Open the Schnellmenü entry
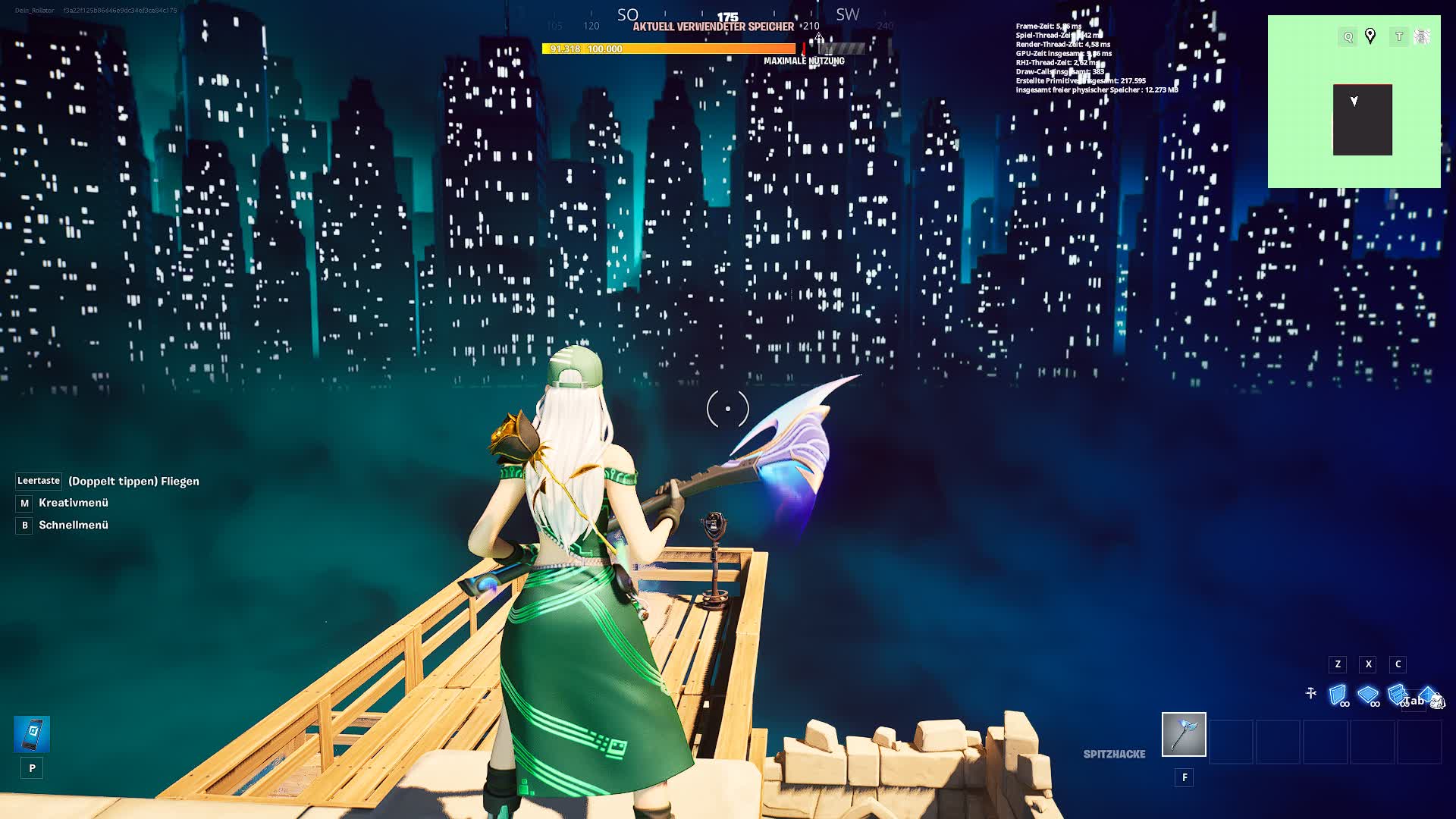1456x819 pixels. coord(73,525)
